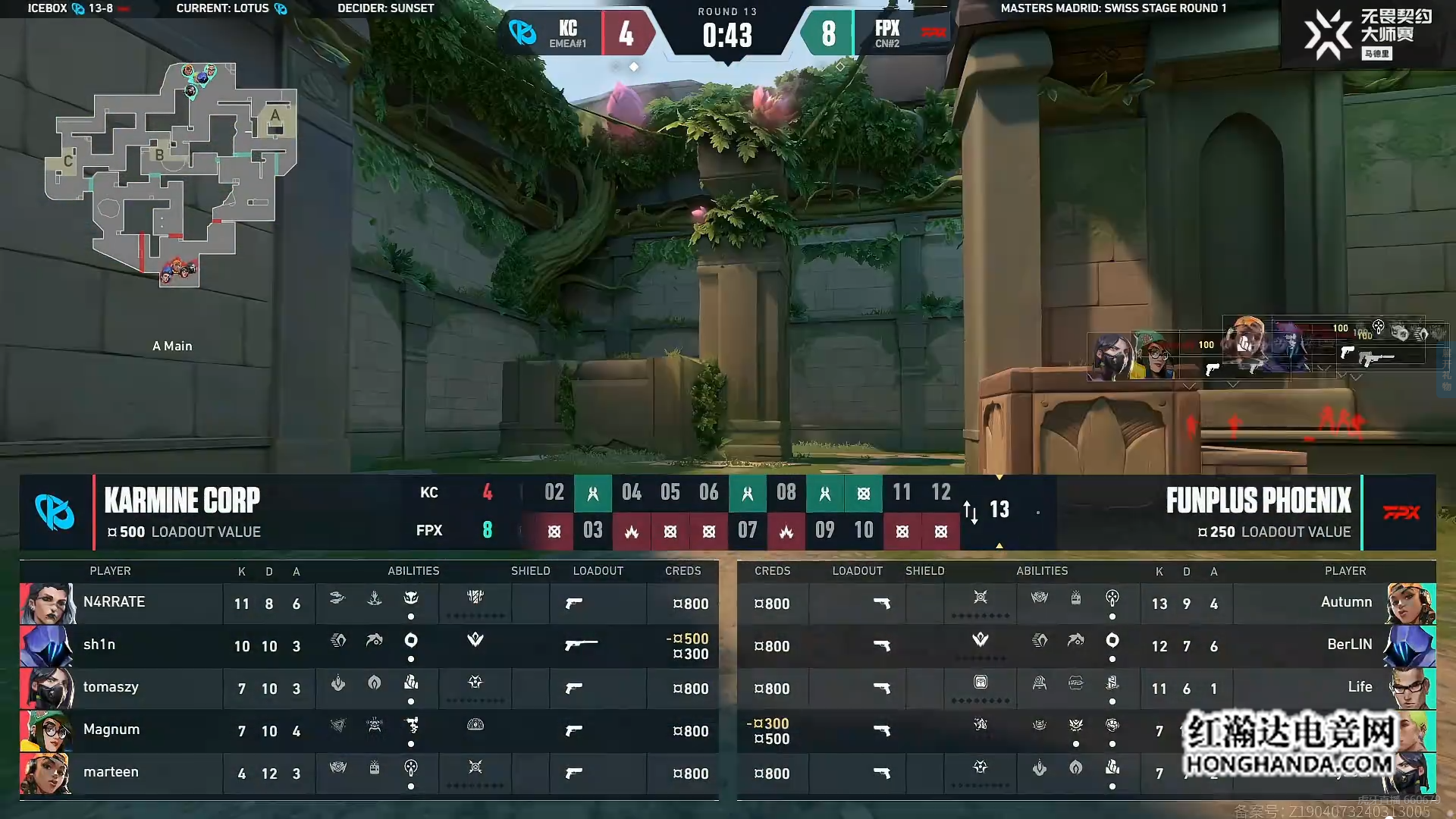Screen dimensions: 1456x819
Task: Select round 02 in the round timeline
Action: (x=554, y=493)
